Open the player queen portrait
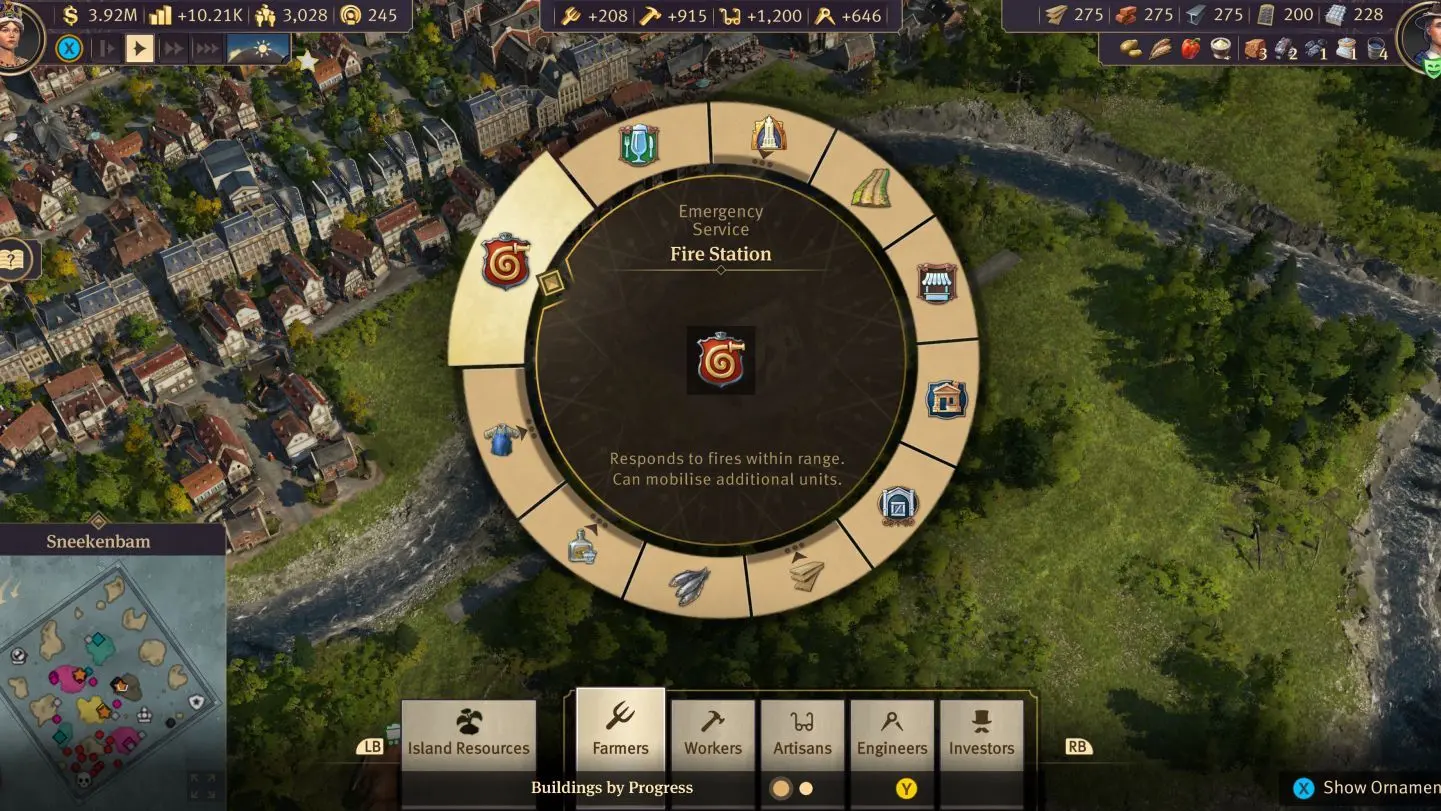 [18, 35]
